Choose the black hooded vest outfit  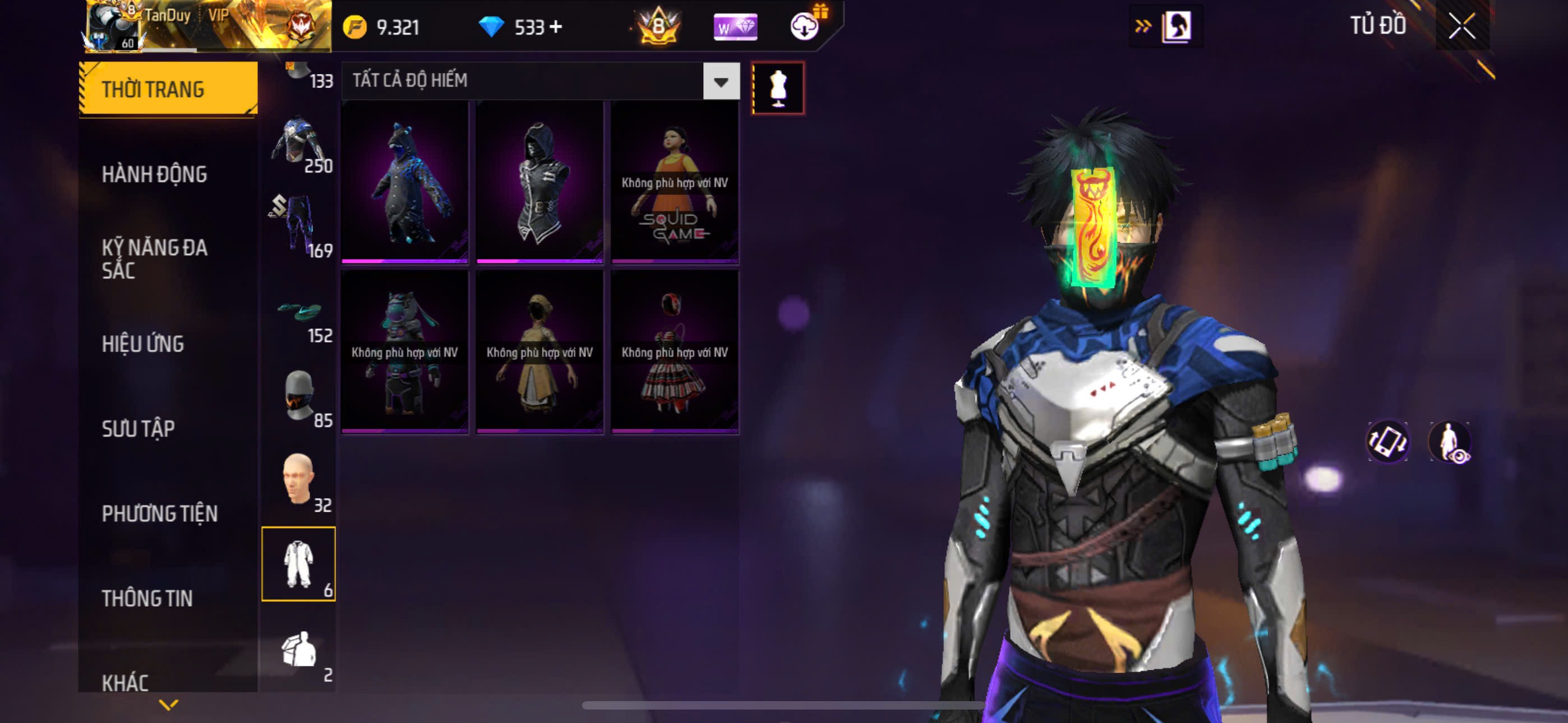pyautogui.click(x=539, y=183)
